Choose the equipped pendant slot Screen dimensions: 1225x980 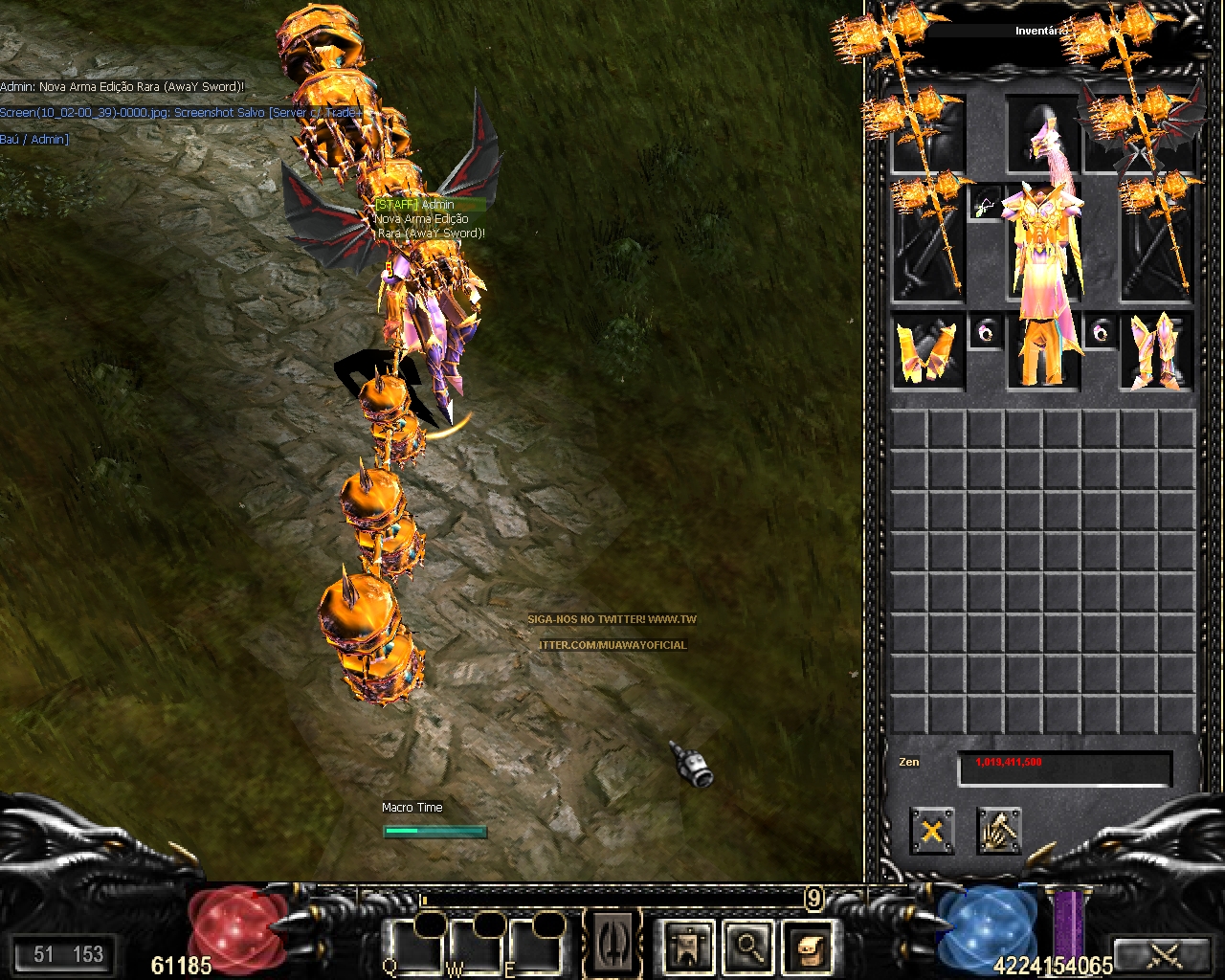coord(986,204)
